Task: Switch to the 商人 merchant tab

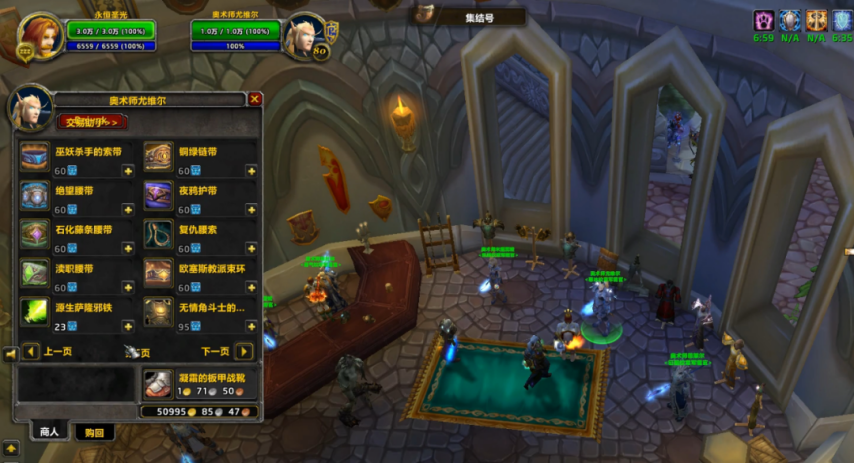Action: pyautogui.click(x=48, y=432)
